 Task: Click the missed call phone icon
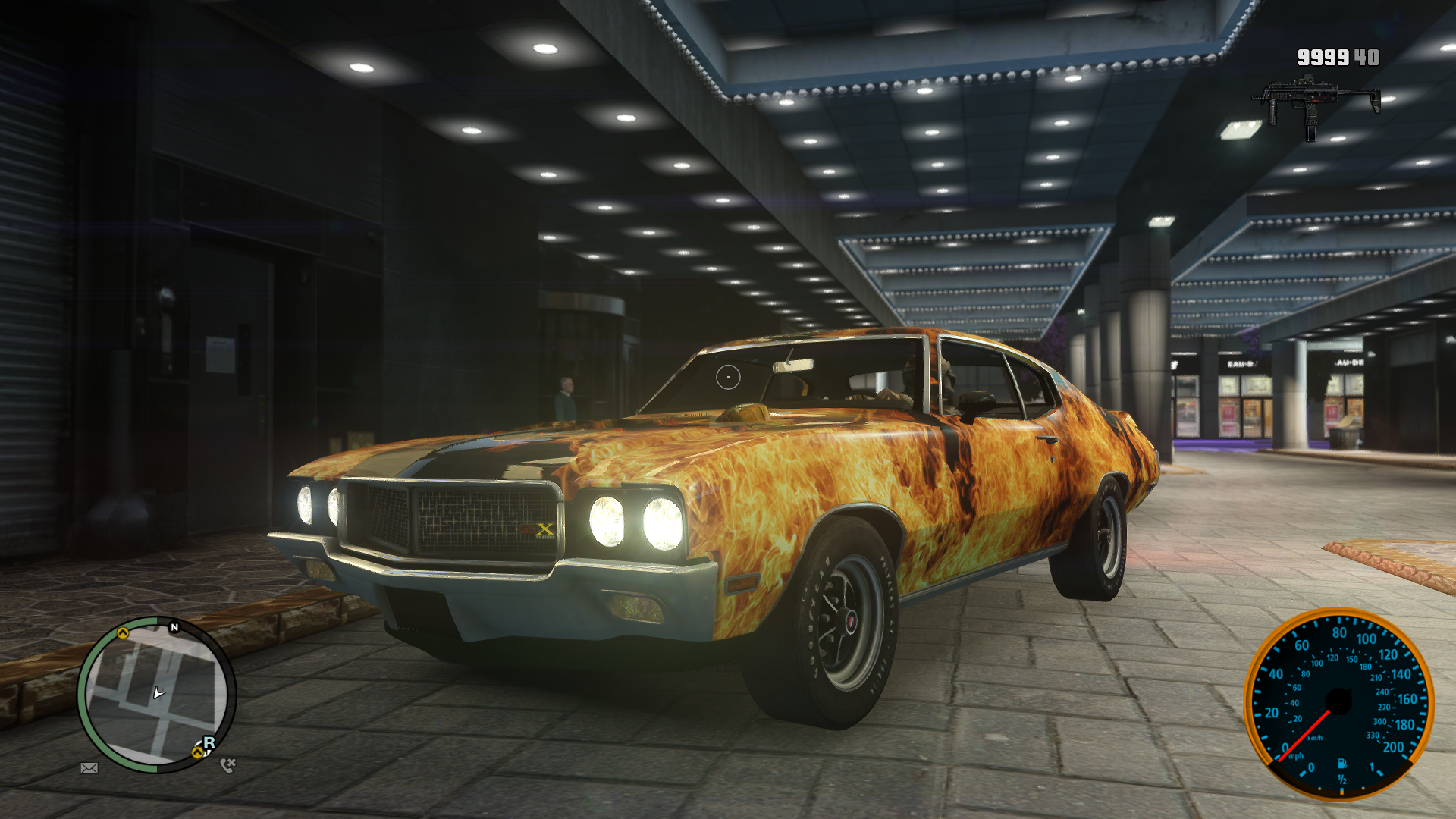227,765
